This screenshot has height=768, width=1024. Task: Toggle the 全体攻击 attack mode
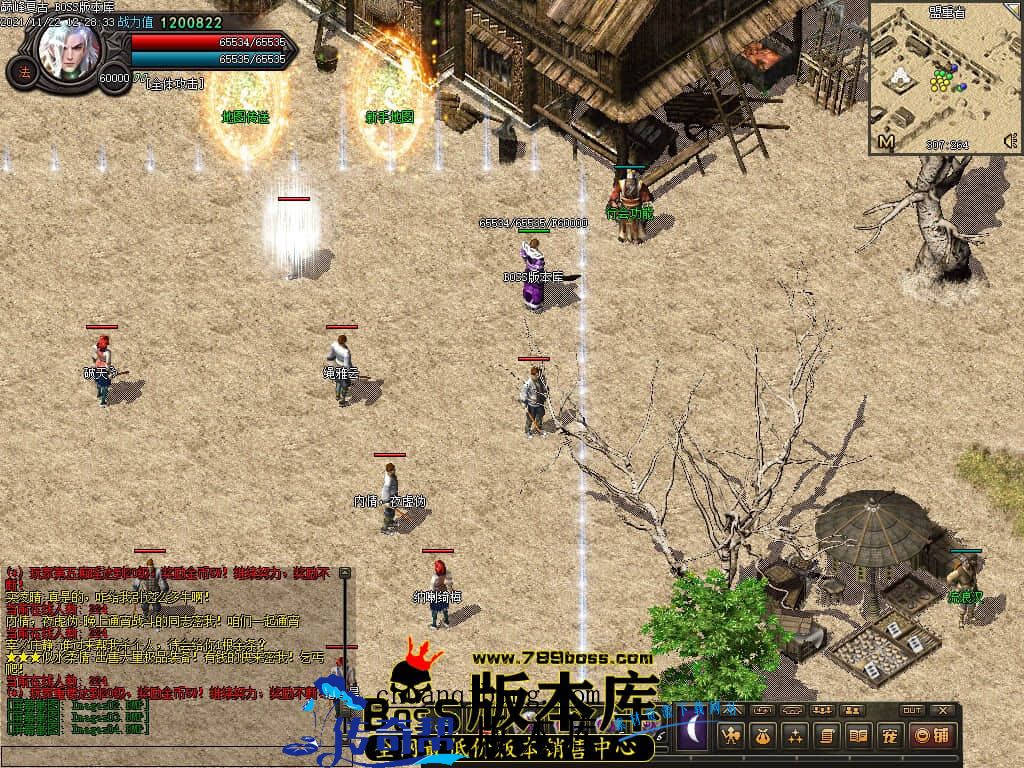pos(175,84)
